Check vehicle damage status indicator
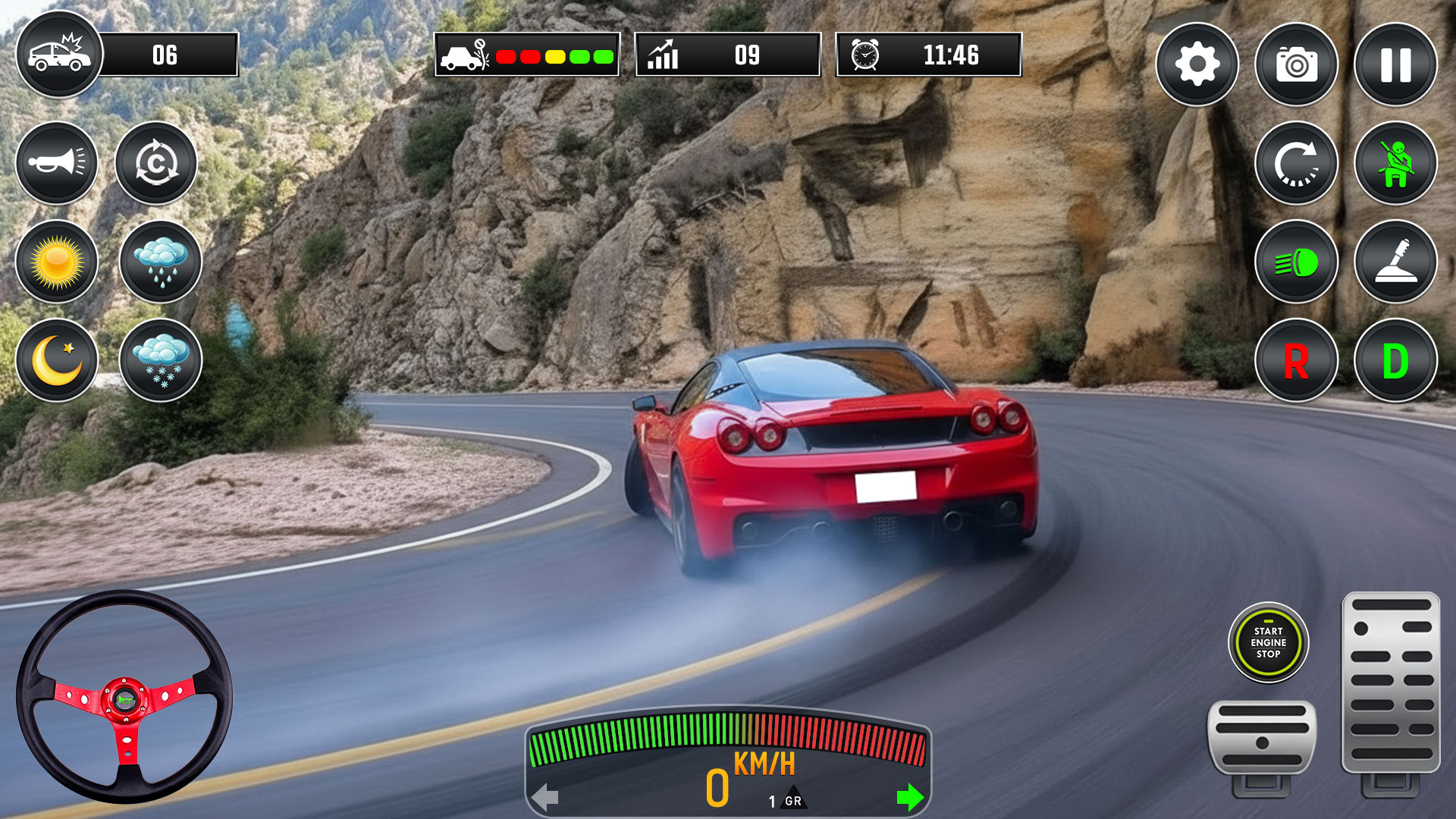 click(526, 56)
